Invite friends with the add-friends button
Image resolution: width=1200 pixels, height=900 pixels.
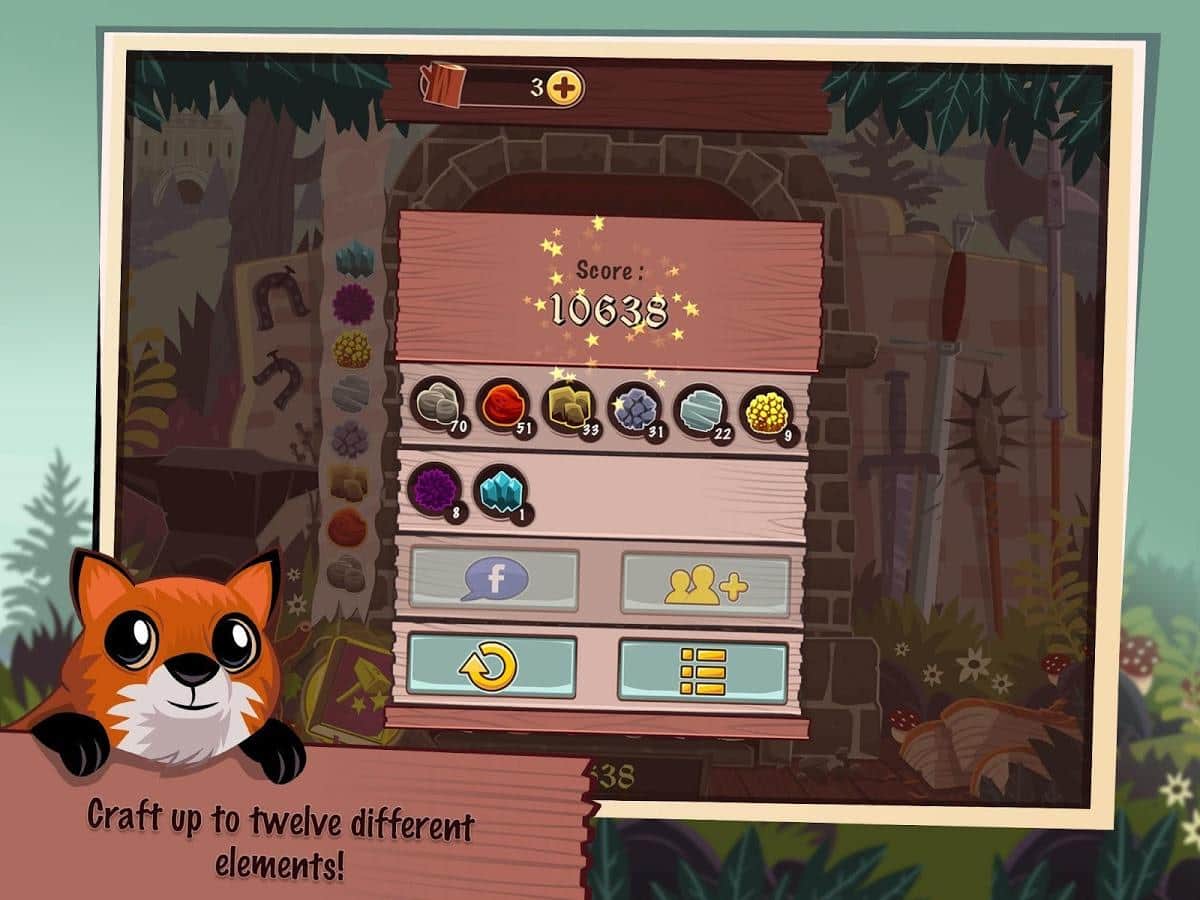(706, 583)
